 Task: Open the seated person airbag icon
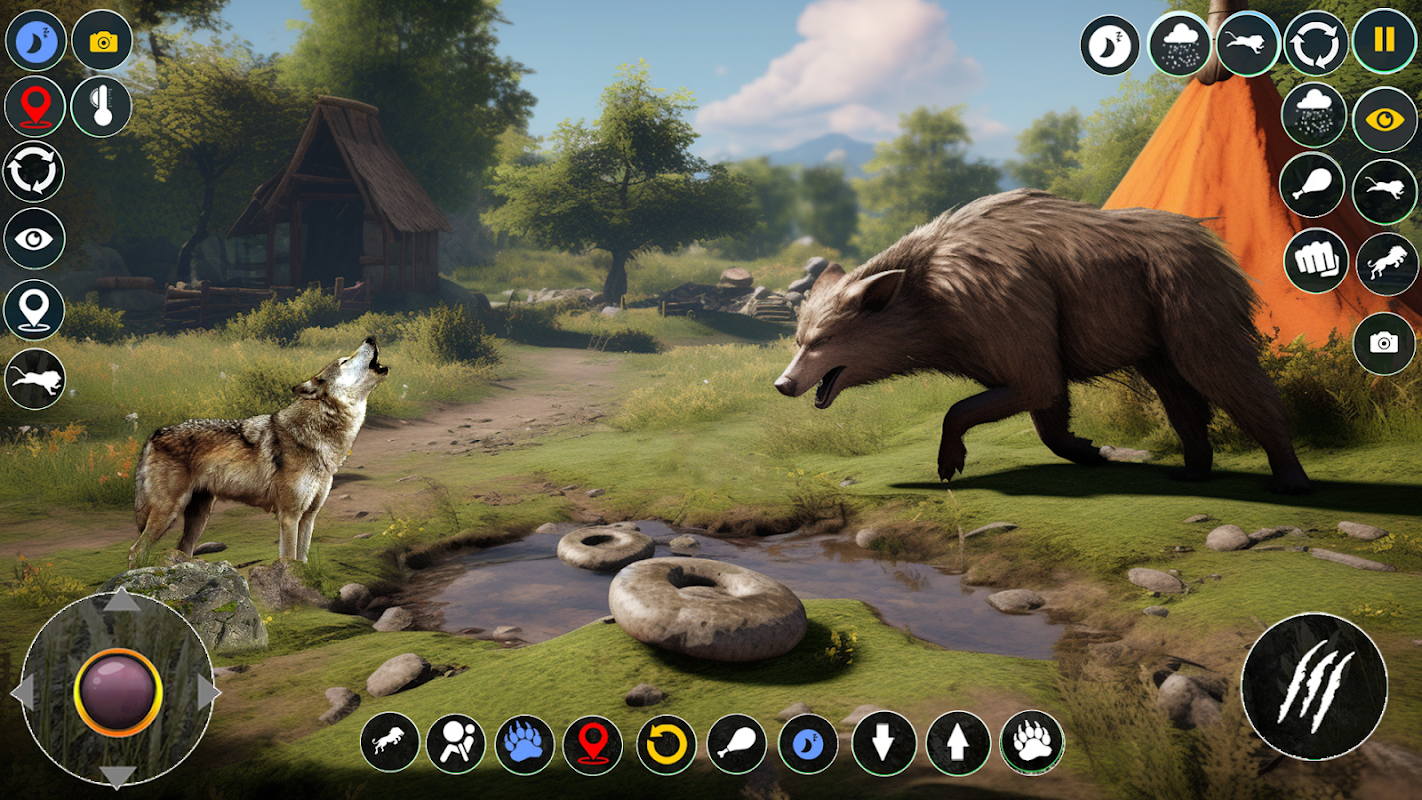pos(456,744)
